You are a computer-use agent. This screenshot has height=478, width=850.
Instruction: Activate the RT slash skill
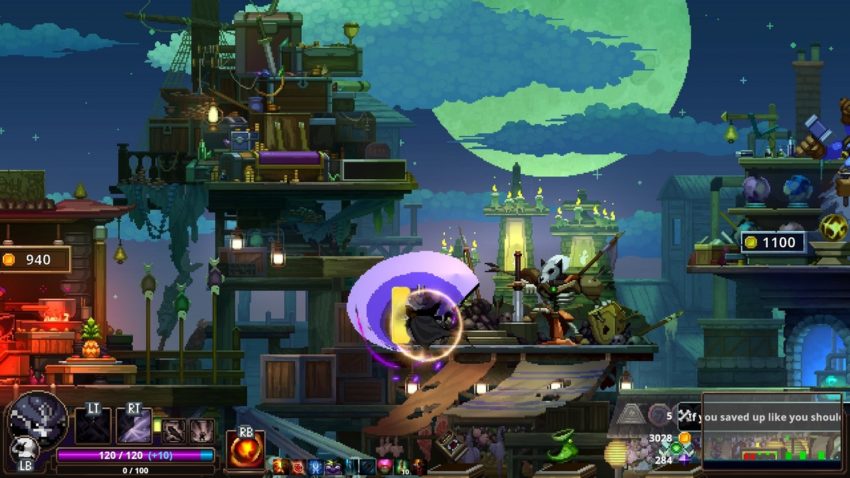click(134, 426)
